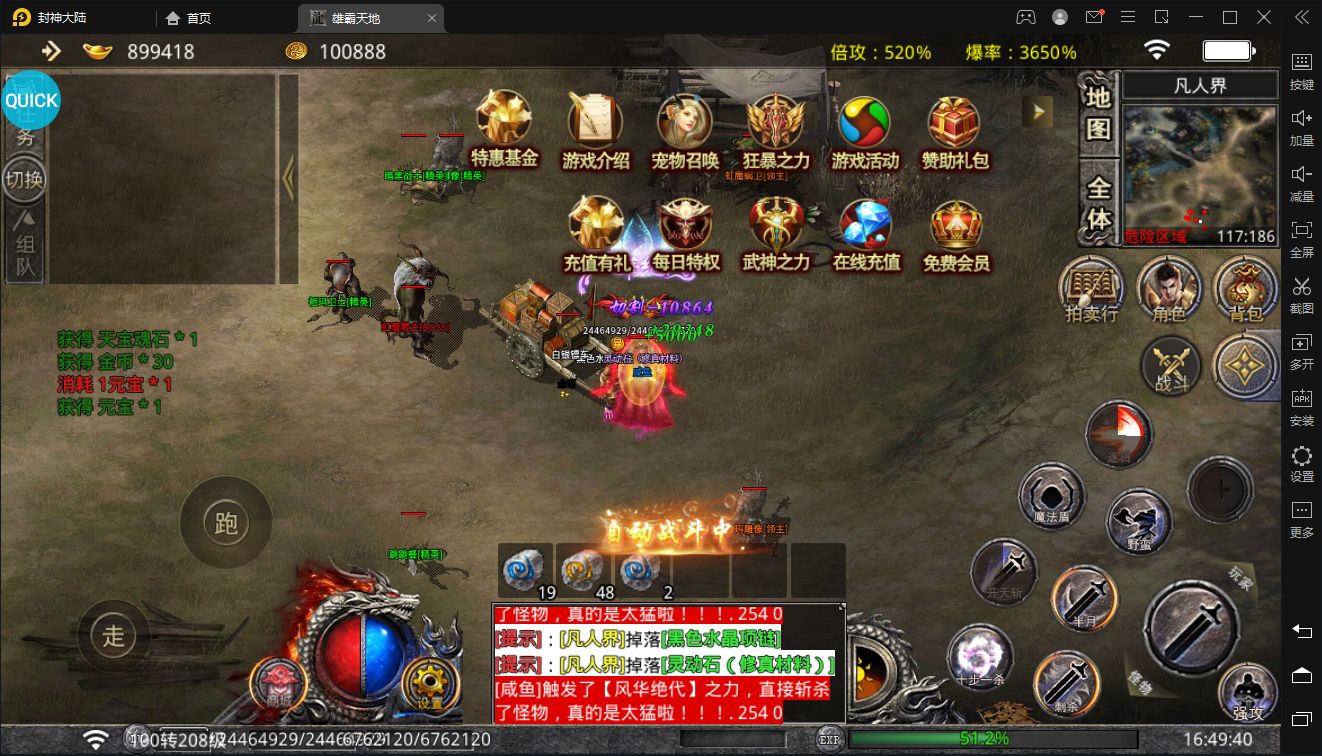The image size is (1322, 756).
Task: Open the 设置 gear settings button
Action: coord(430,684)
